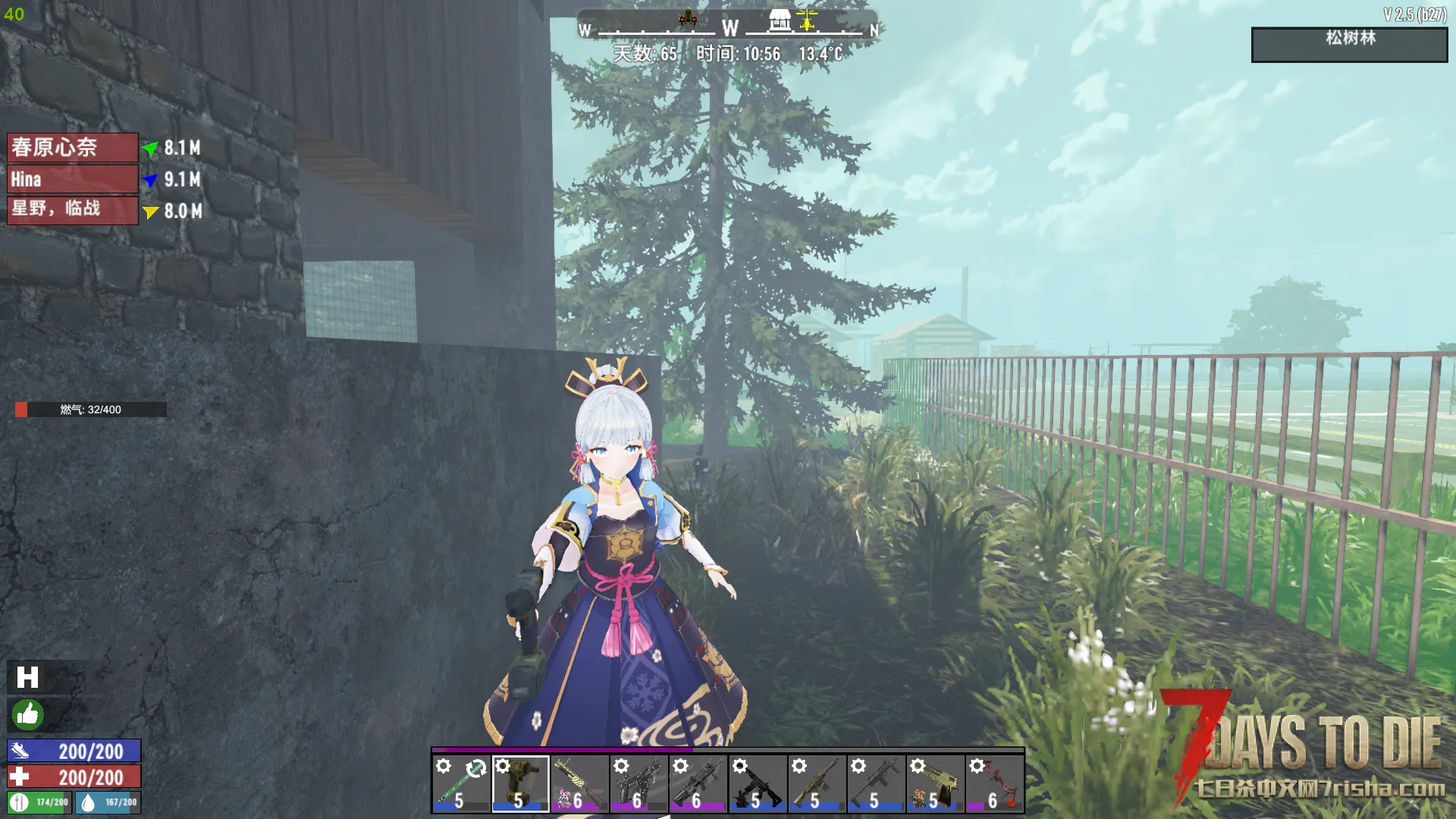
Task: Select party member 春原心奈
Action: pyautogui.click(x=73, y=147)
